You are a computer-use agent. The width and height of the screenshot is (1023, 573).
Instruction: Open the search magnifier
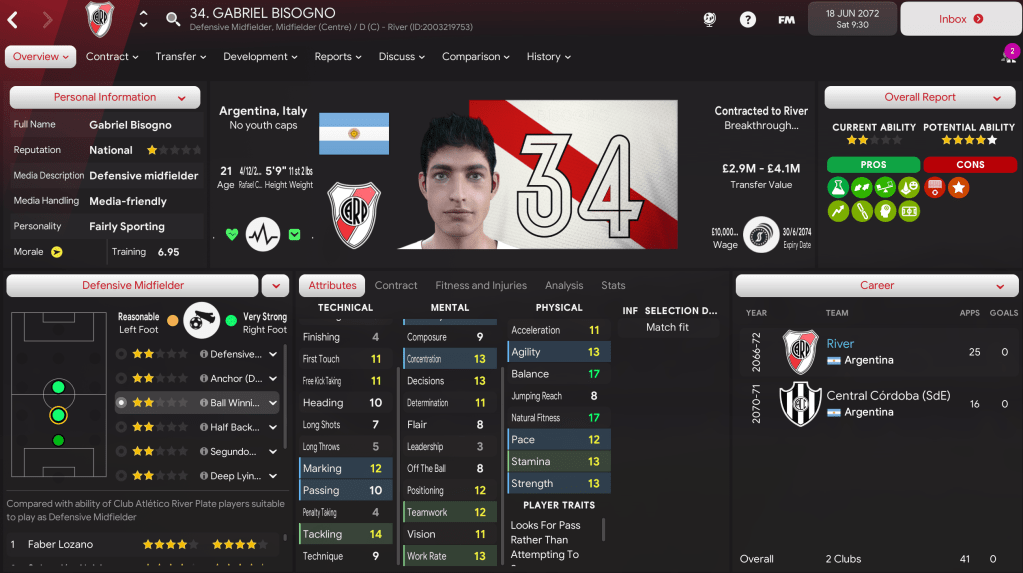click(173, 19)
